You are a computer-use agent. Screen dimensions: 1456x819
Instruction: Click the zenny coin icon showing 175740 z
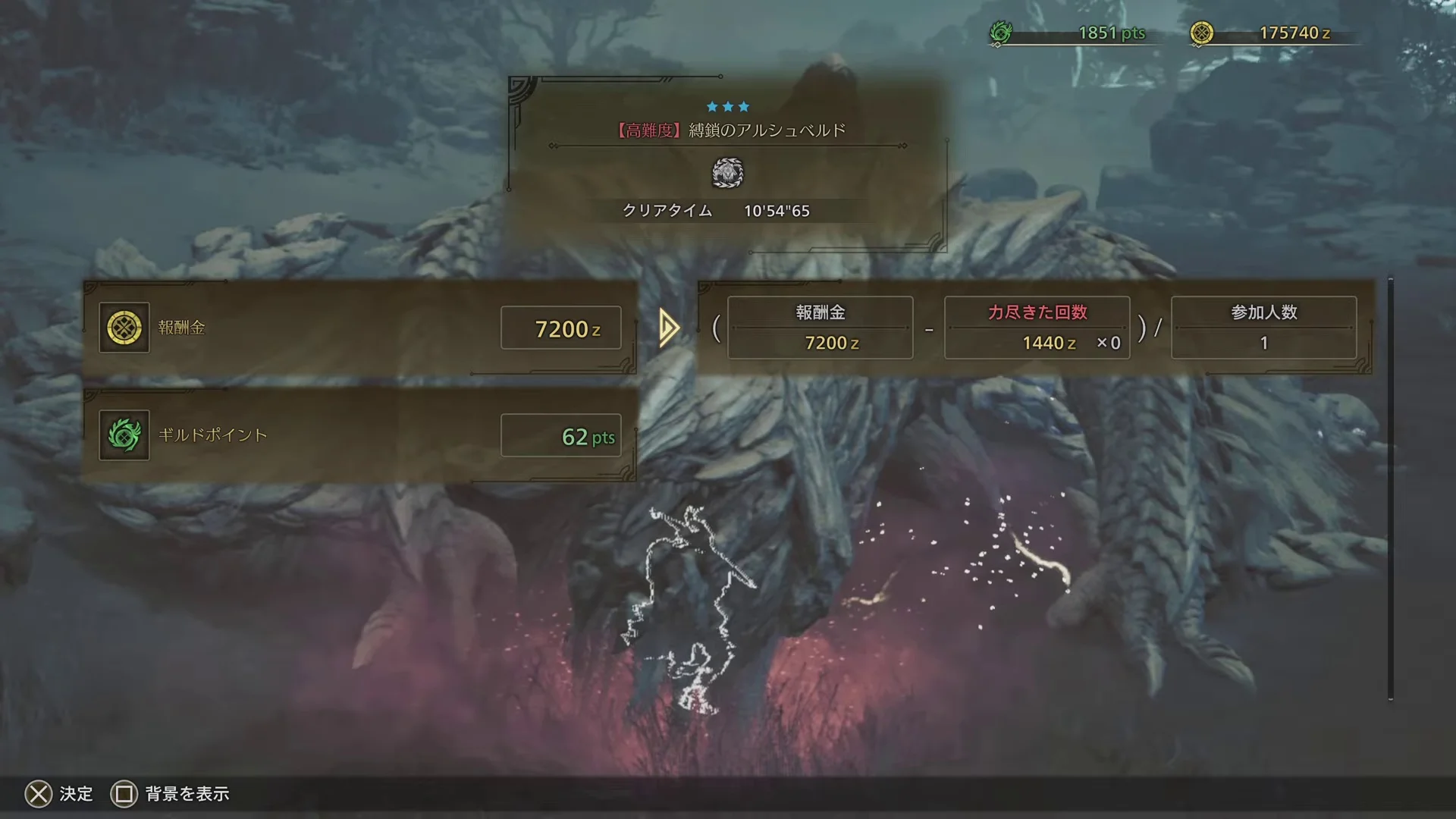[1203, 32]
